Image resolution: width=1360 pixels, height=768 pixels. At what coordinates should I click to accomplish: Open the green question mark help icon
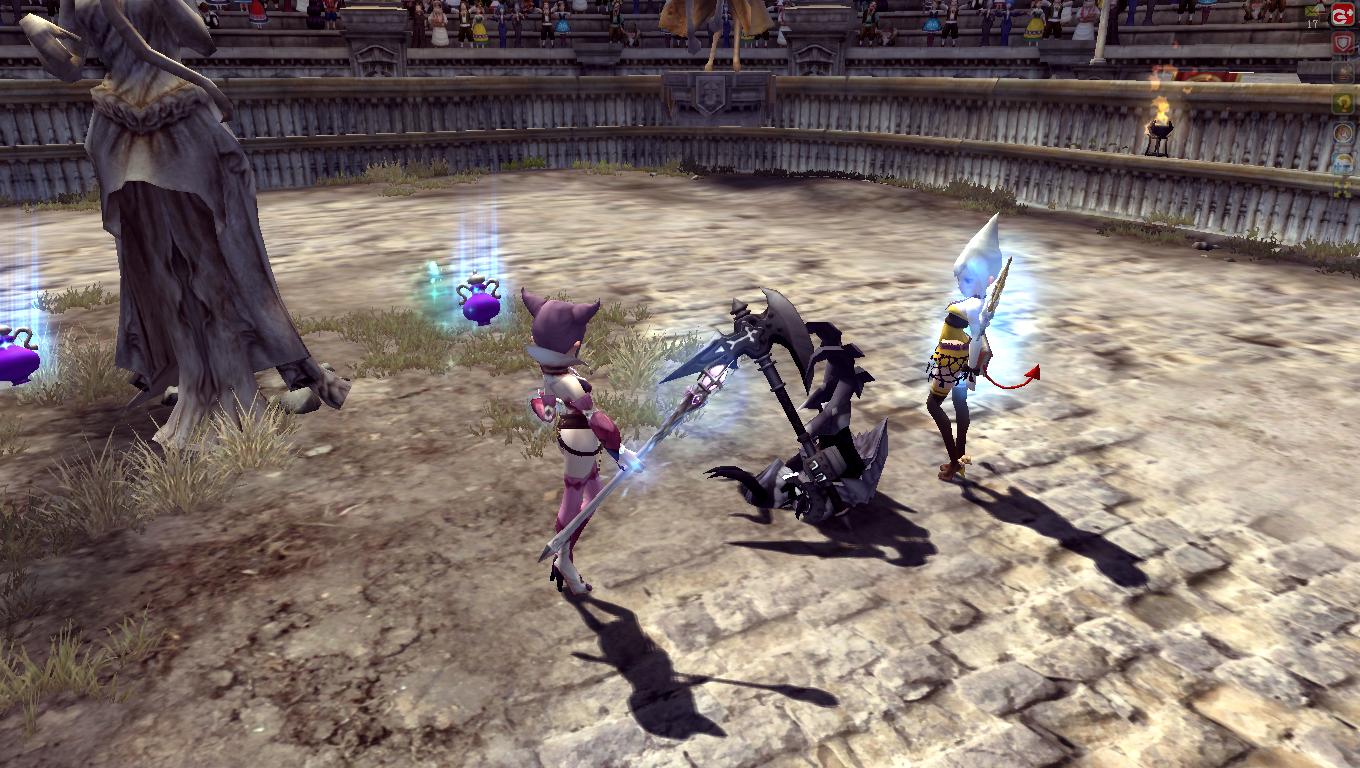(x=1343, y=103)
